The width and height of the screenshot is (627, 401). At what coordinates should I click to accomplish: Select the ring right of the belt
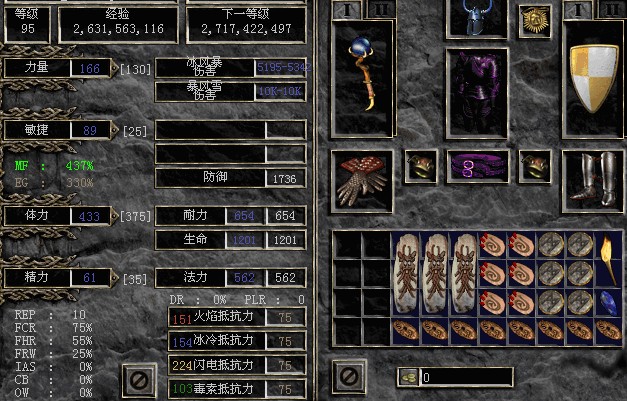coord(534,166)
